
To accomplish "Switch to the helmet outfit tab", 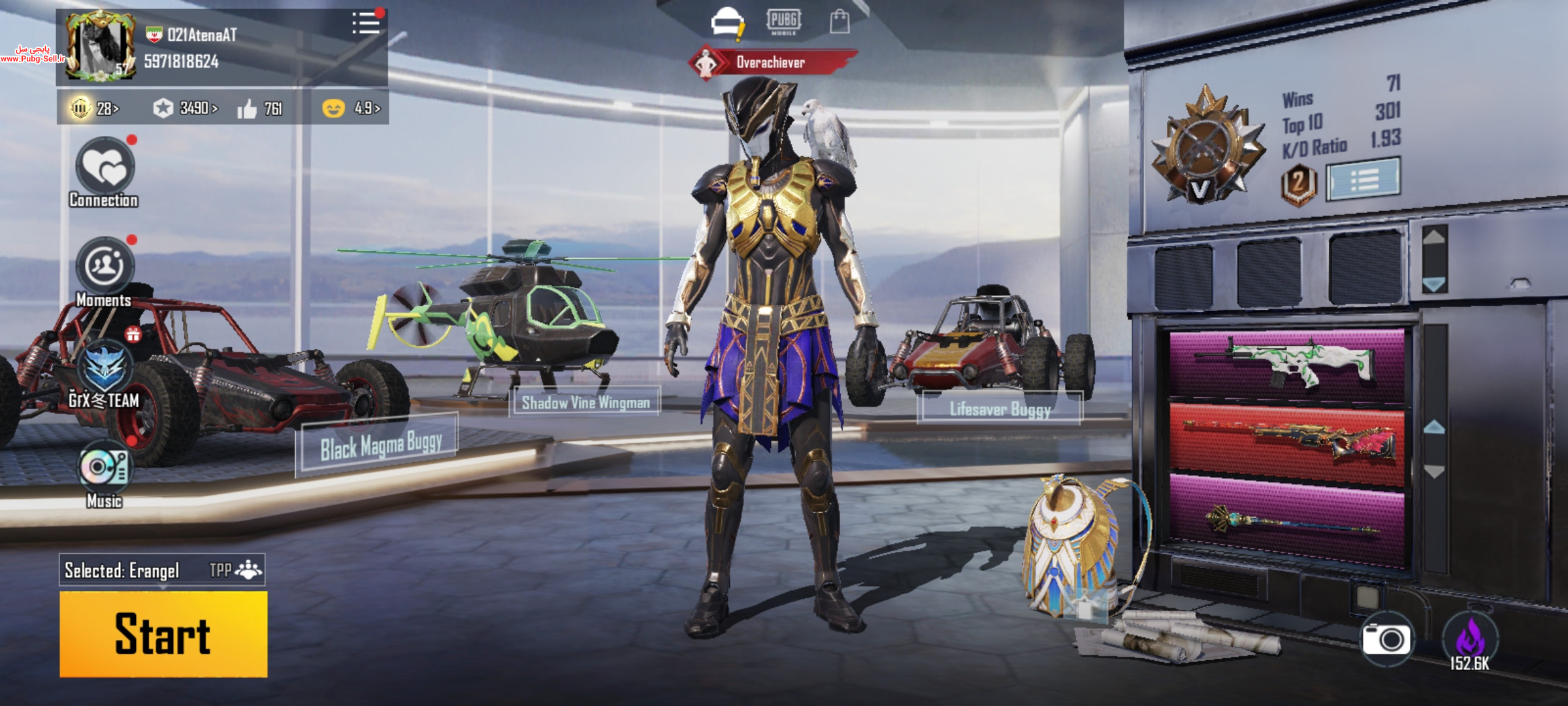I will (x=727, y=22).
